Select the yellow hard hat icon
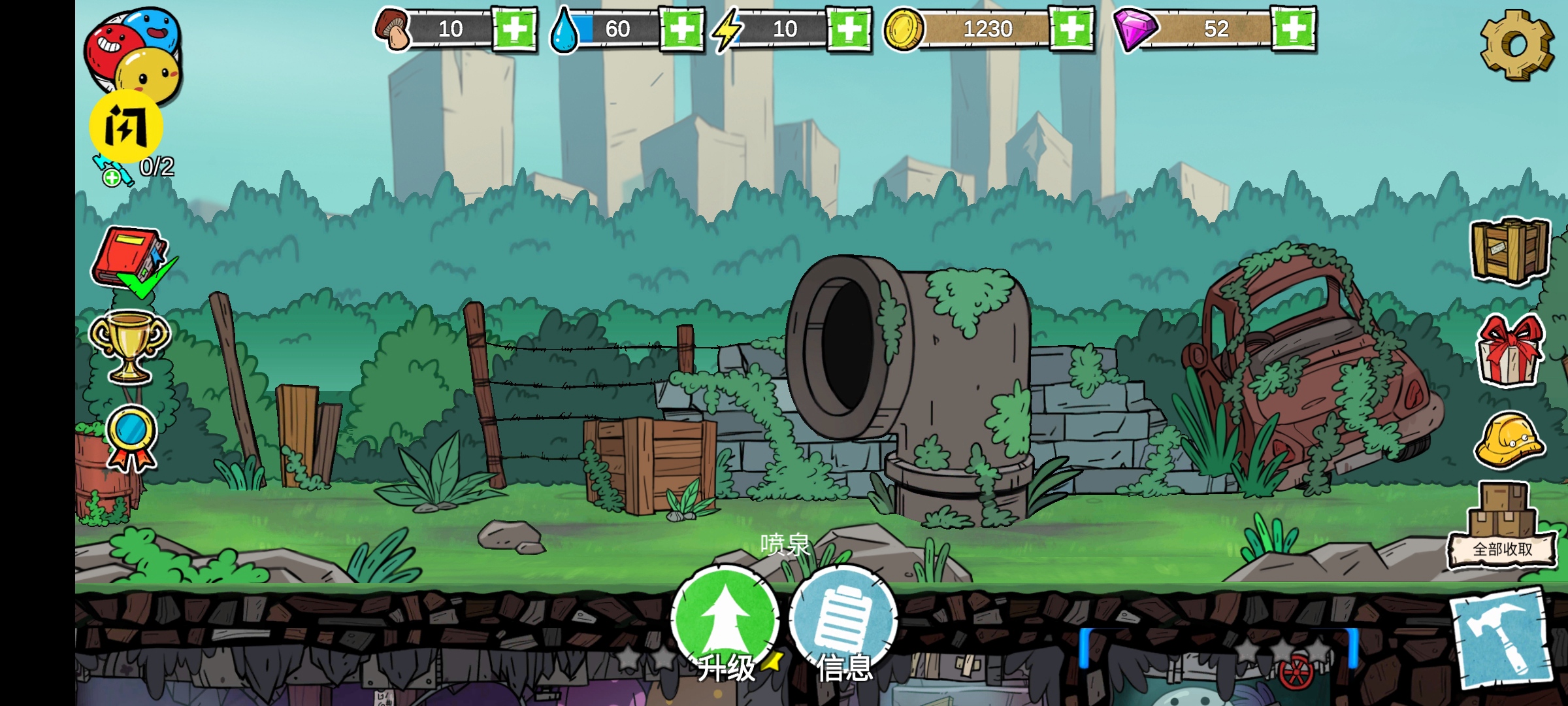The height and width of the screenshot is (706, 1568). point(1509,439)
